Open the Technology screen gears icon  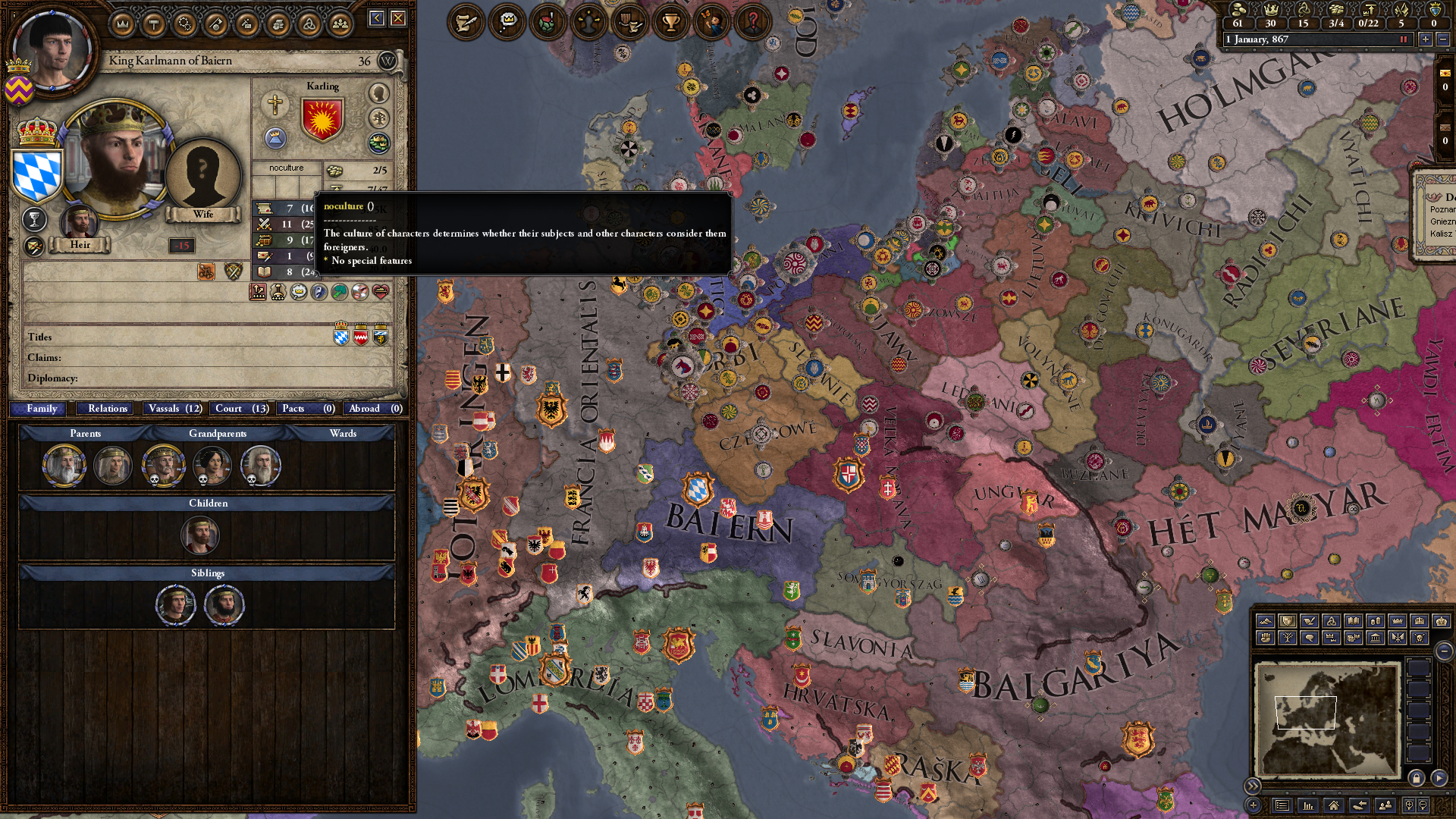pos(184,23)
